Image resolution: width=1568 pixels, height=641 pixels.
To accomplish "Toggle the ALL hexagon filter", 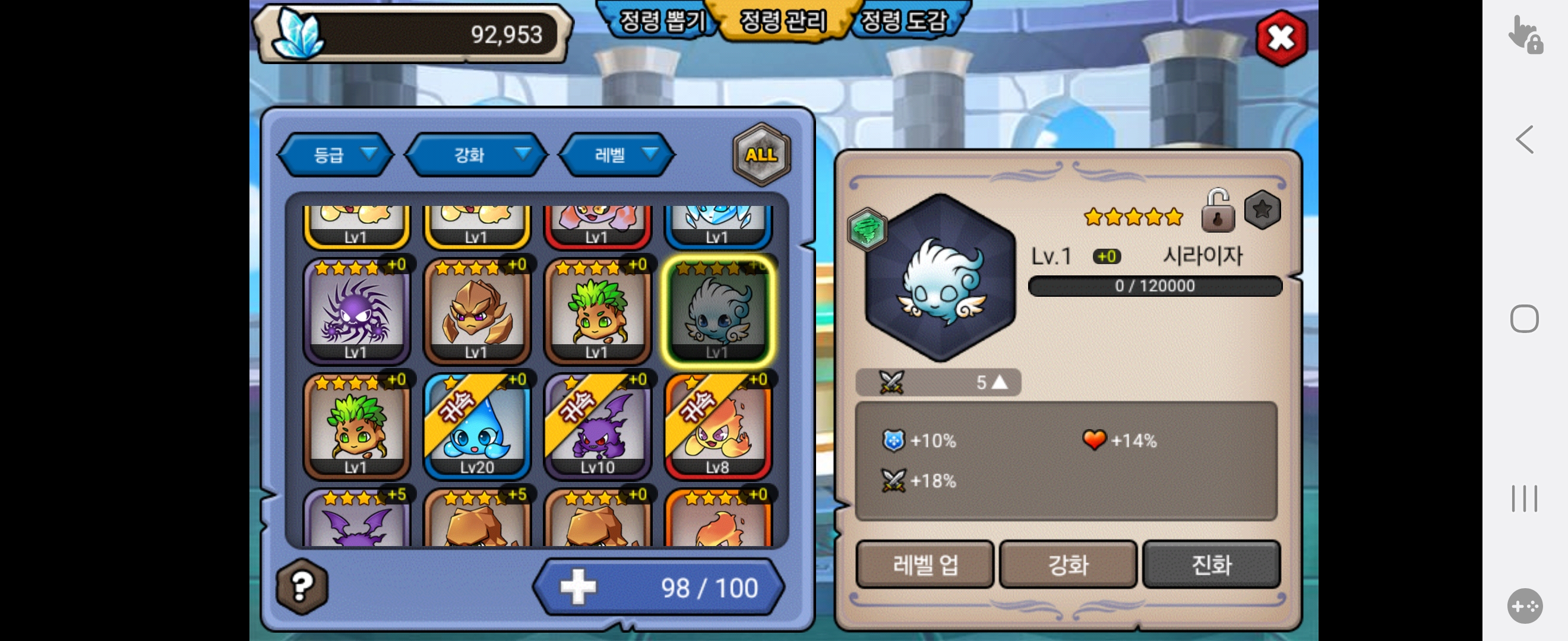I will [x=761, y=154].
